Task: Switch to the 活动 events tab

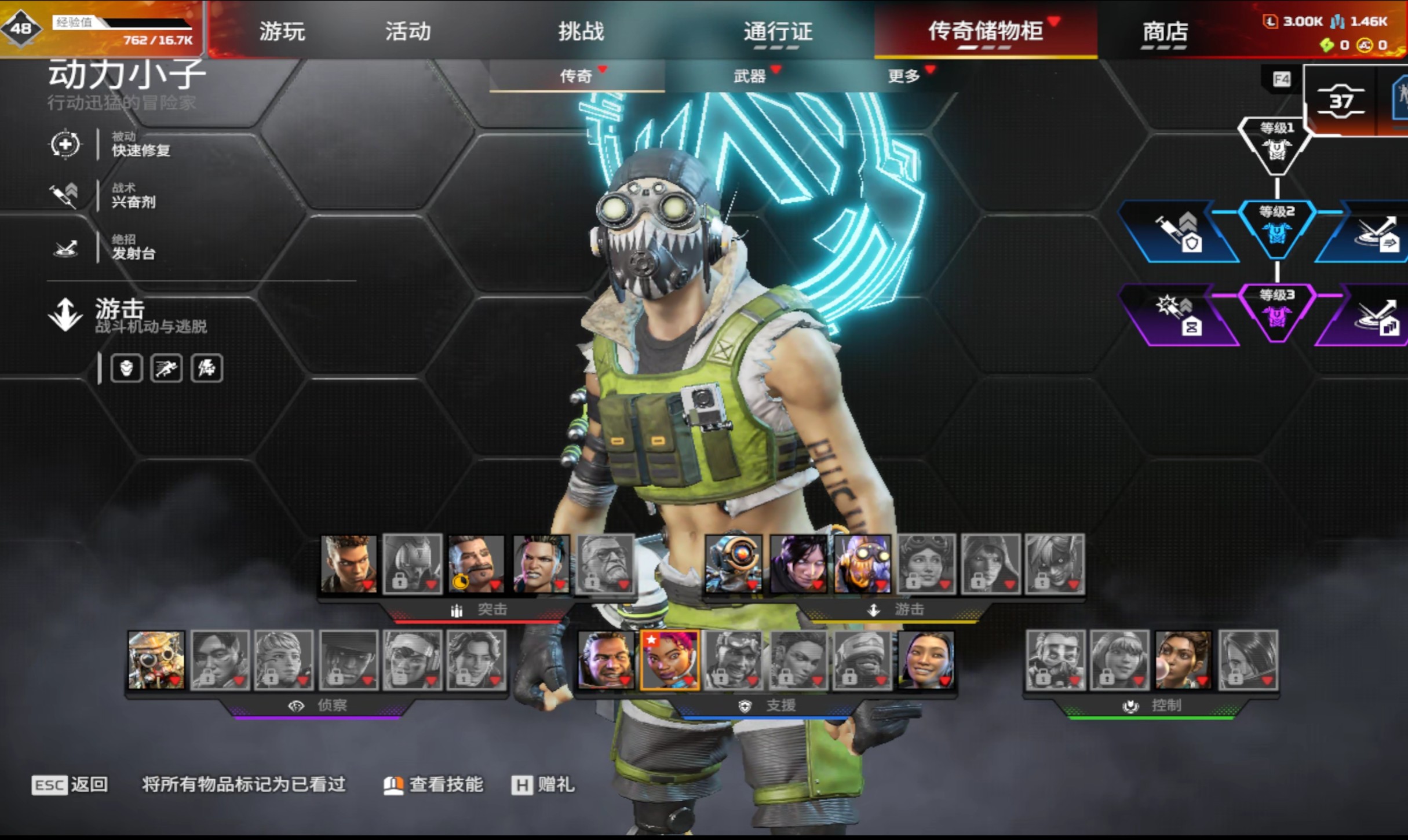Action: pos(408,31)
